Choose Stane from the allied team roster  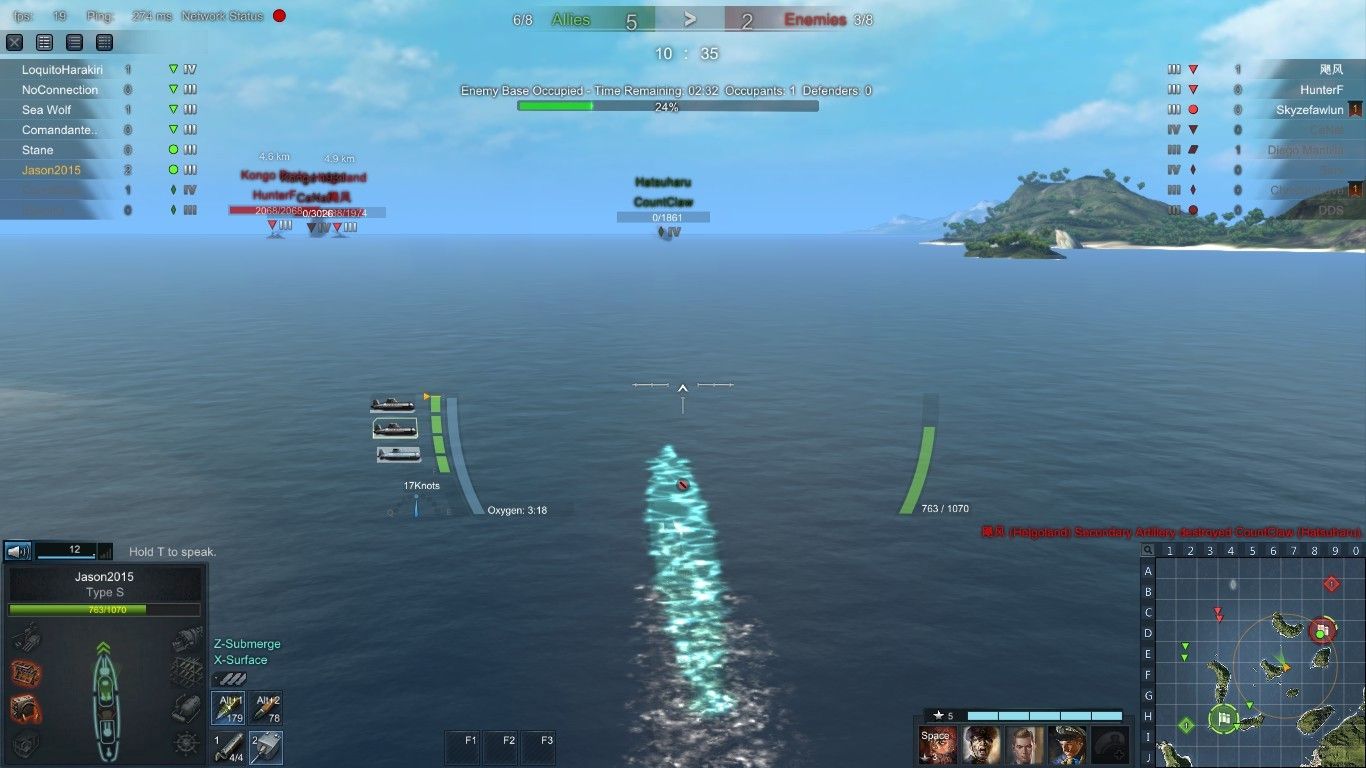tap(38, 150)
